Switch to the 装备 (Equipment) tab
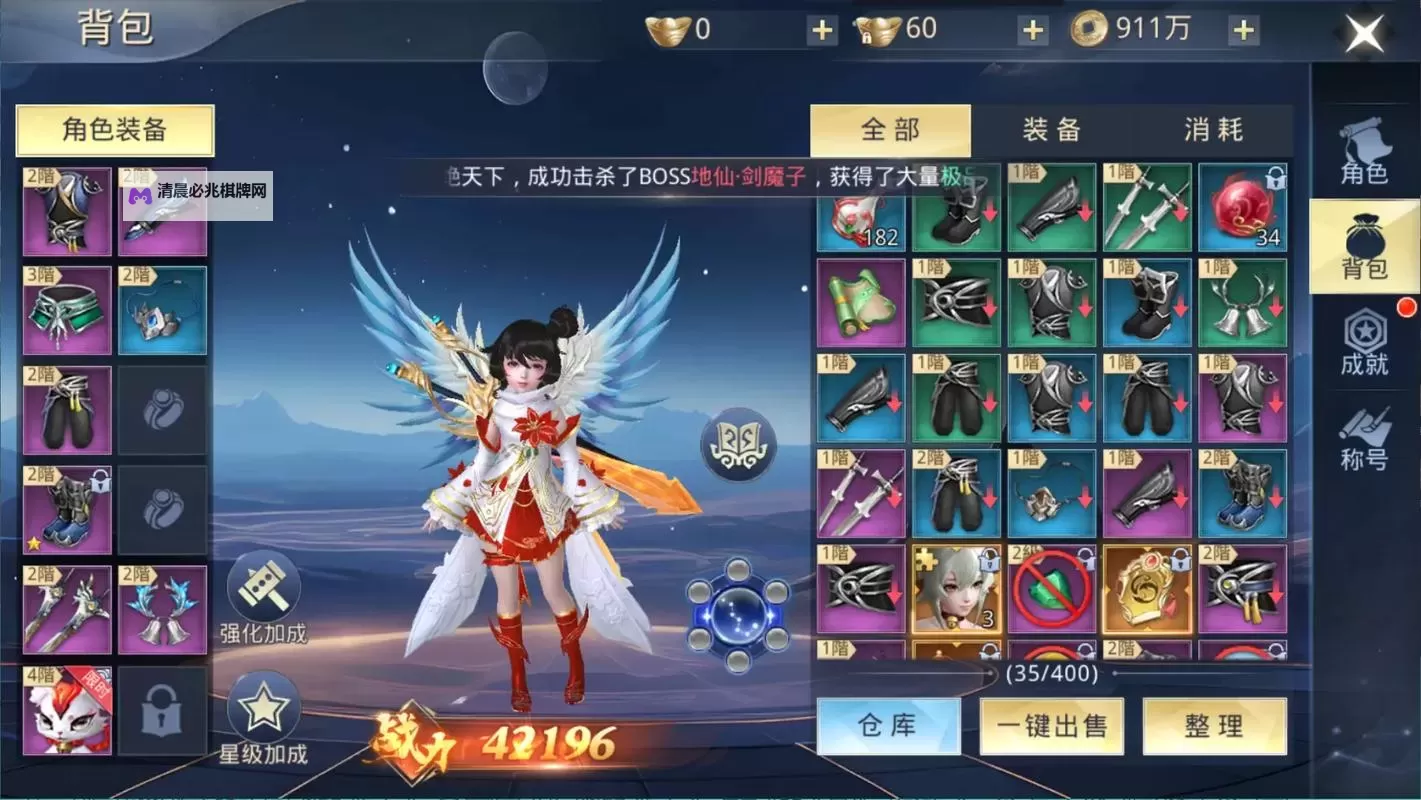 1052,130
